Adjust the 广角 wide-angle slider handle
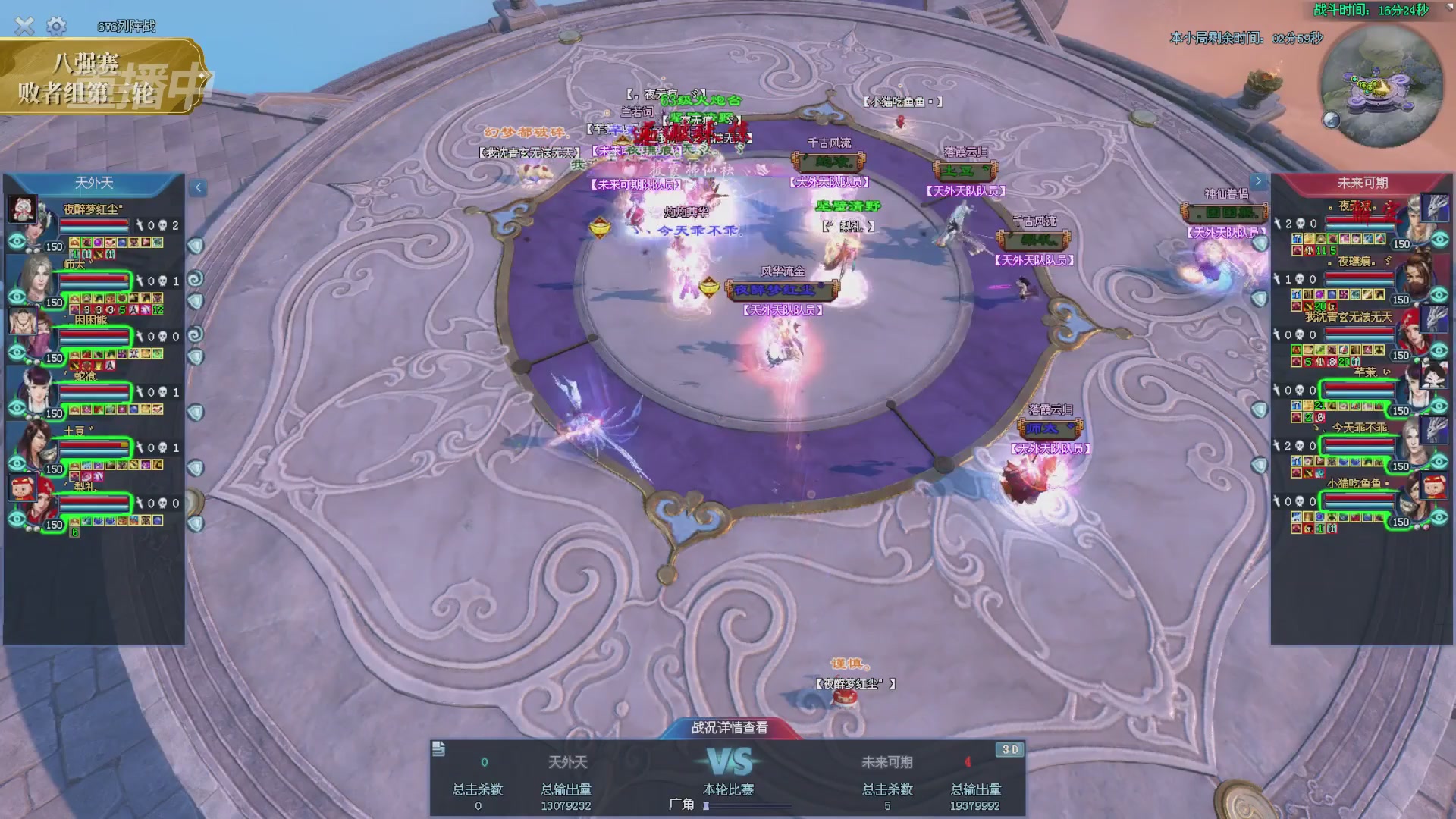This screenshot has height=819, width=1456. 706,805
